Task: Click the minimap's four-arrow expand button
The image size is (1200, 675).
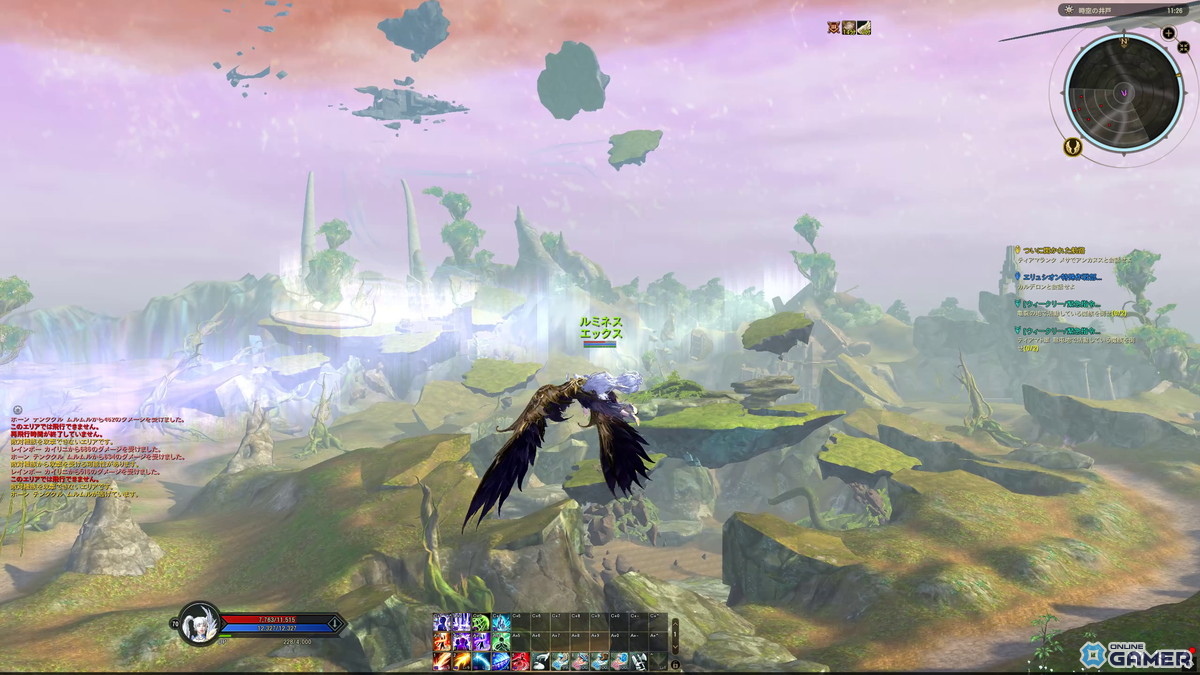Action: point(1181,48)
